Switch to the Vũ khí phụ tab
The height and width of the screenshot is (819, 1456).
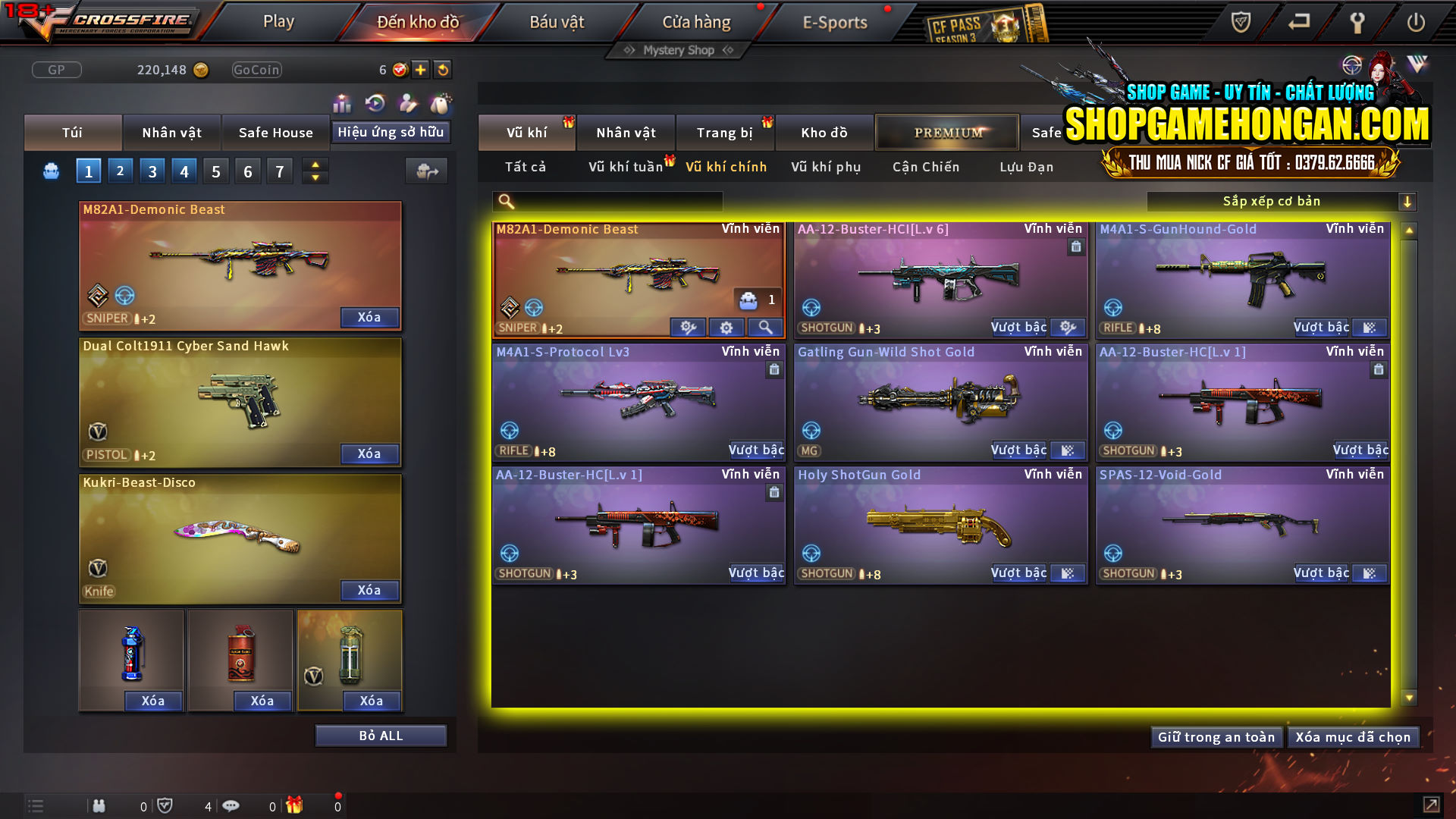pyautogui.click(x=824, y=167)
